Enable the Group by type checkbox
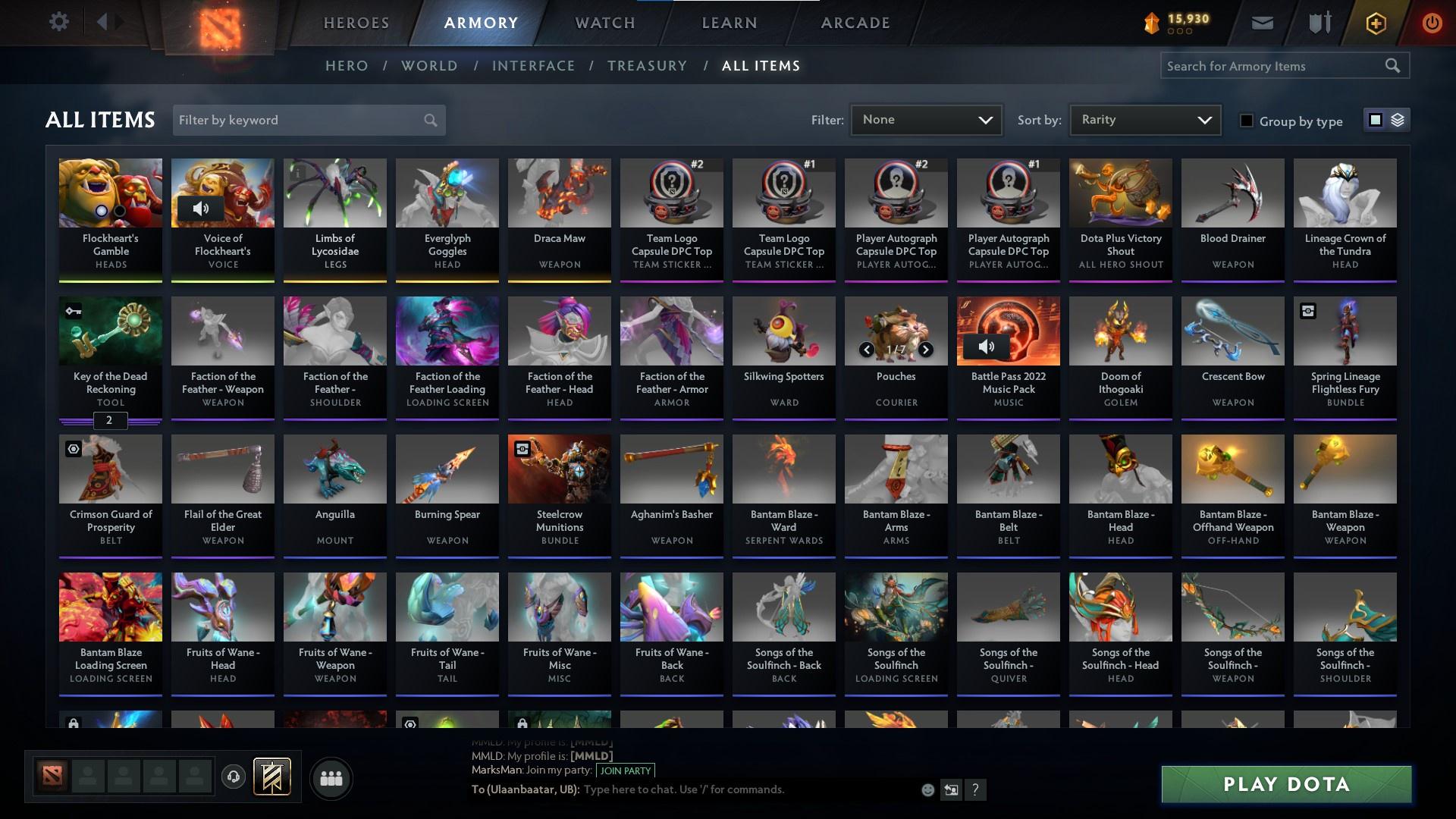Viewport: 1456px width, 819px height. [1247, 121]
